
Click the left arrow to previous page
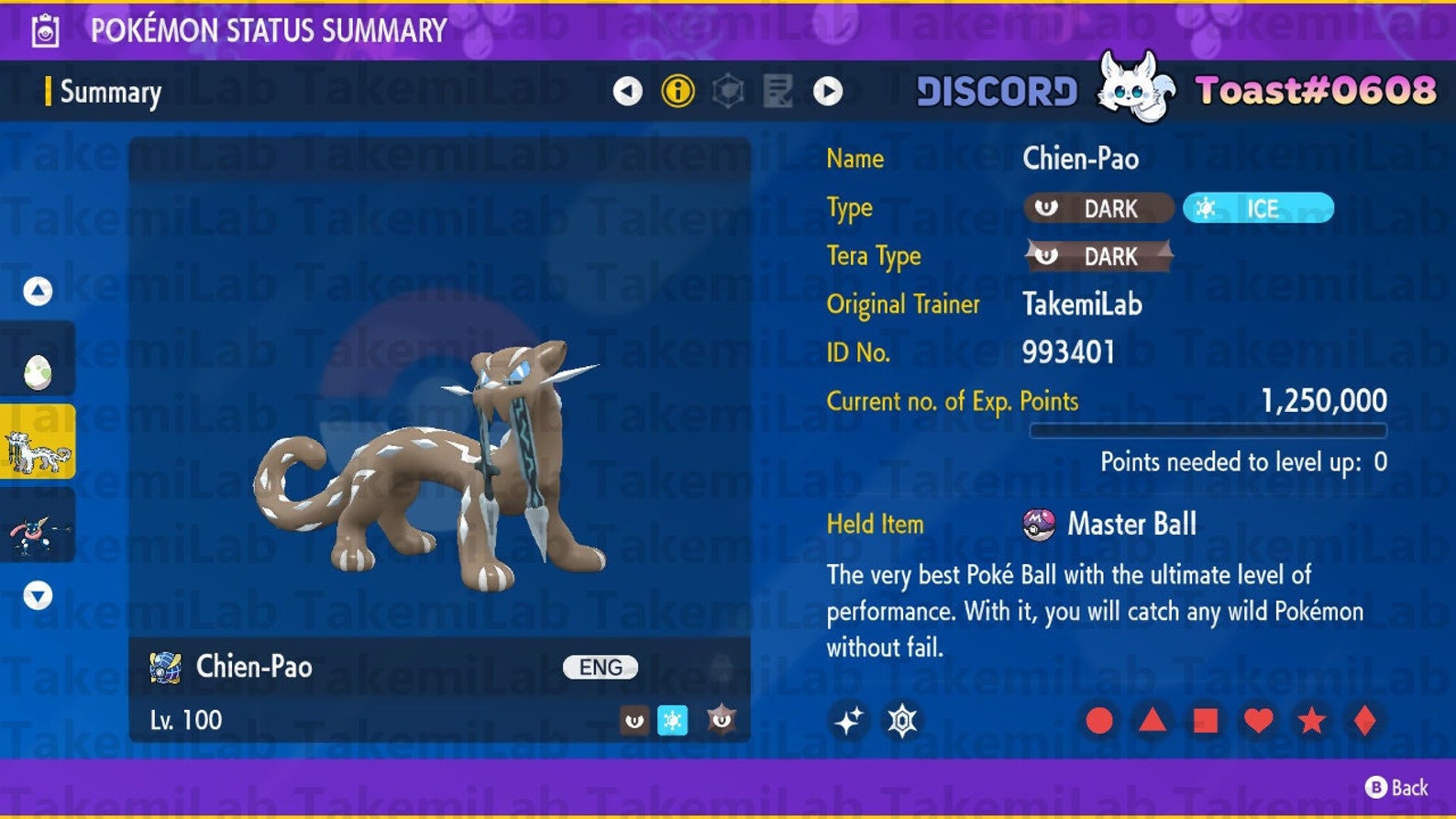pos(627,92)
